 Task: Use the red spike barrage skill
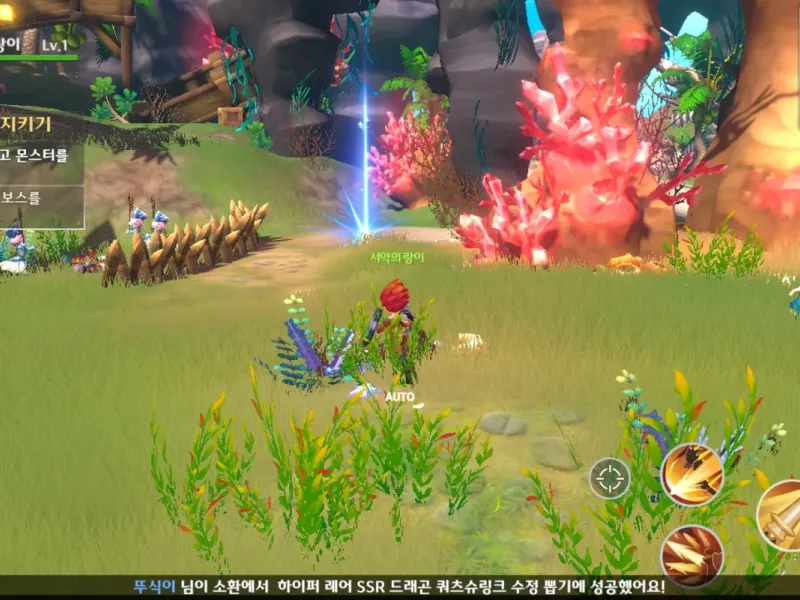tap(691, 556)
